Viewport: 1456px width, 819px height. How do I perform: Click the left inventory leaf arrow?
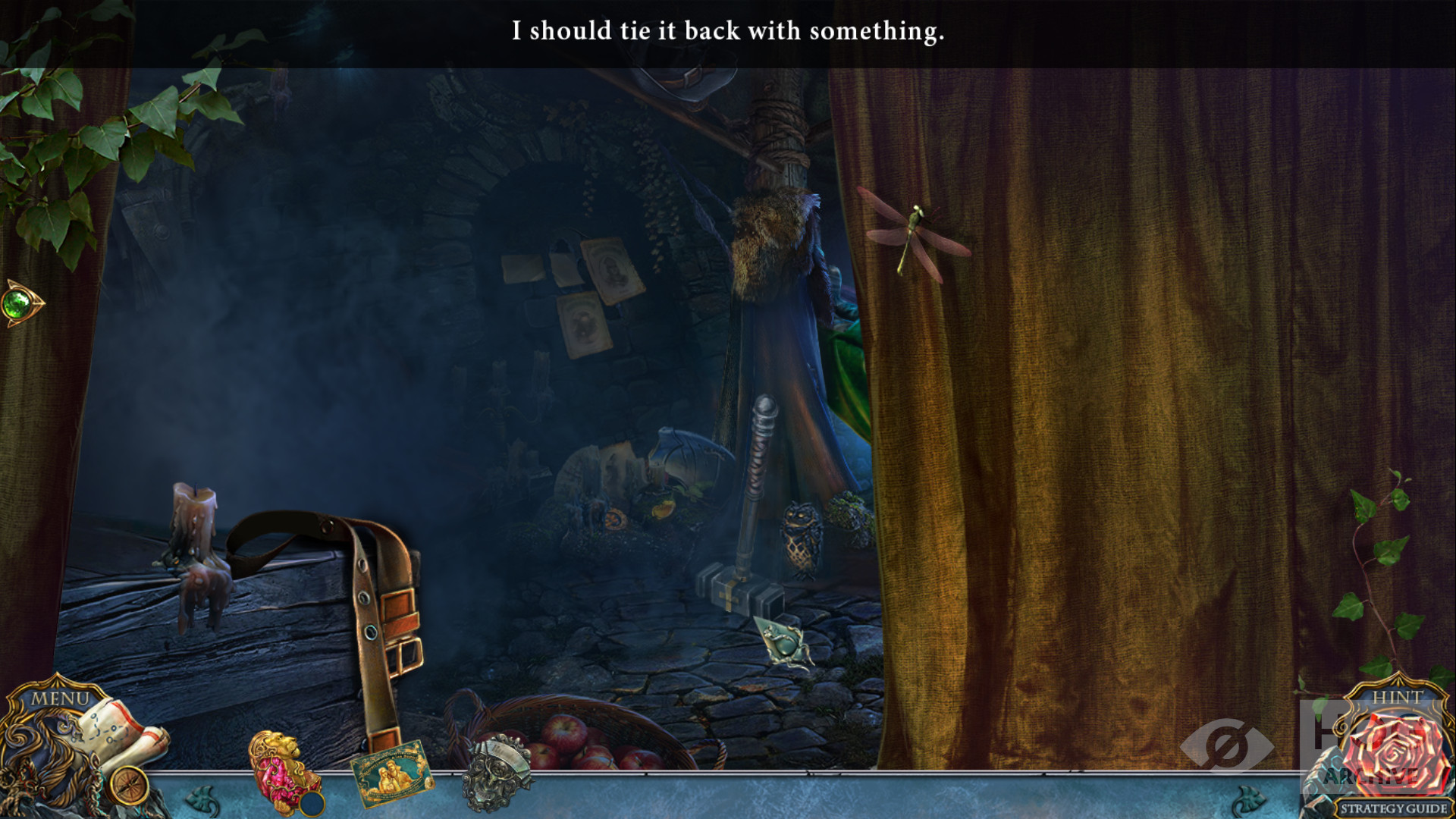[203, 799]
